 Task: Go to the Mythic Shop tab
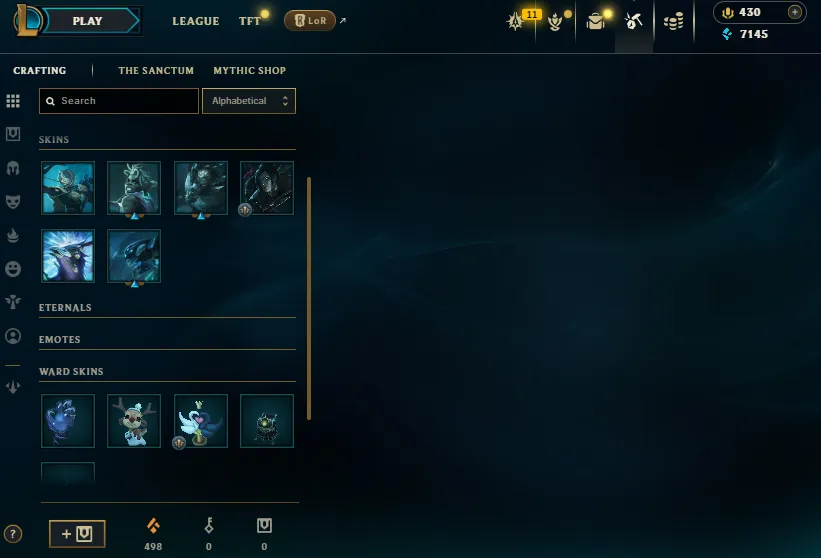(249, 71)
